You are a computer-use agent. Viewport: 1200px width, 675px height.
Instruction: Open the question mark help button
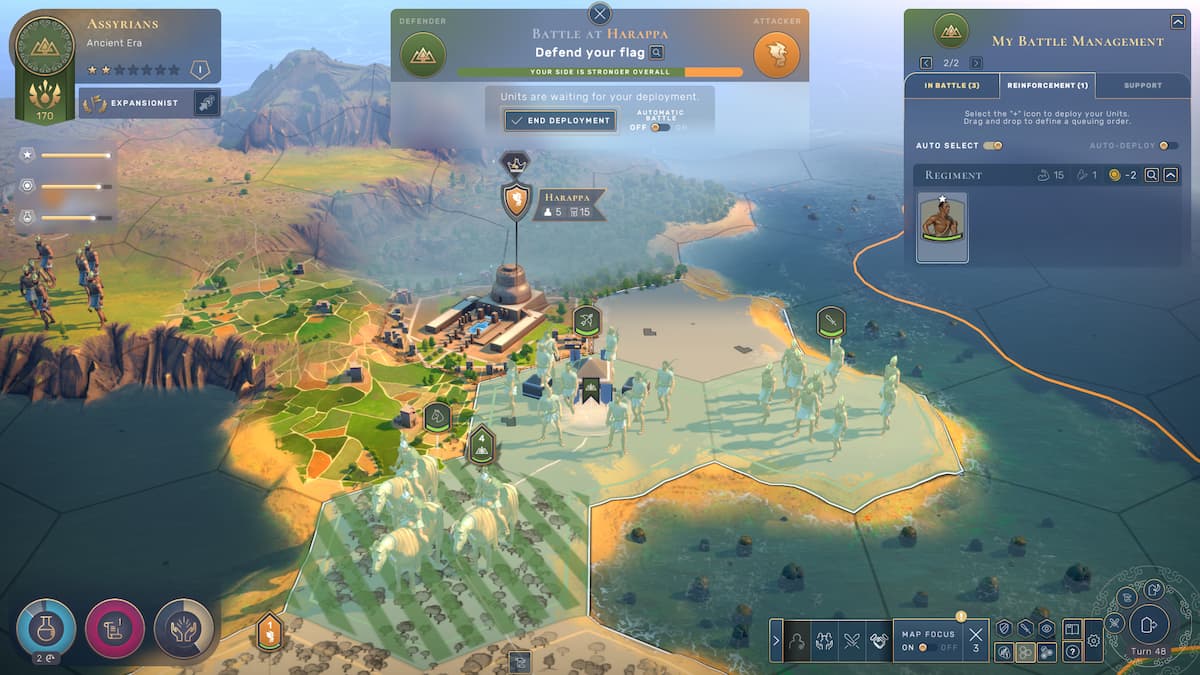[1072, 651]
